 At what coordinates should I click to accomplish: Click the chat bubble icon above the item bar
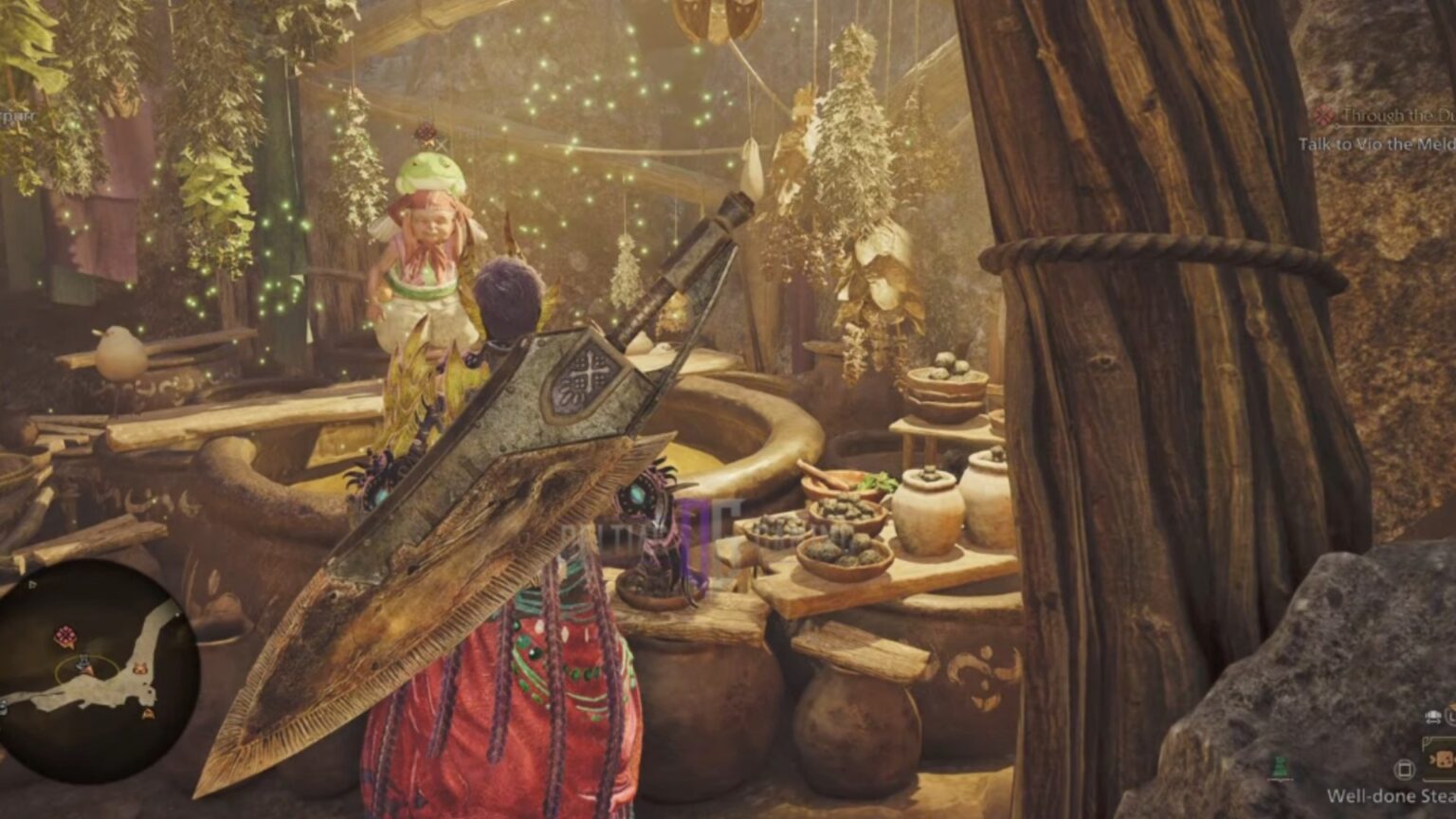pos(1434,718)
